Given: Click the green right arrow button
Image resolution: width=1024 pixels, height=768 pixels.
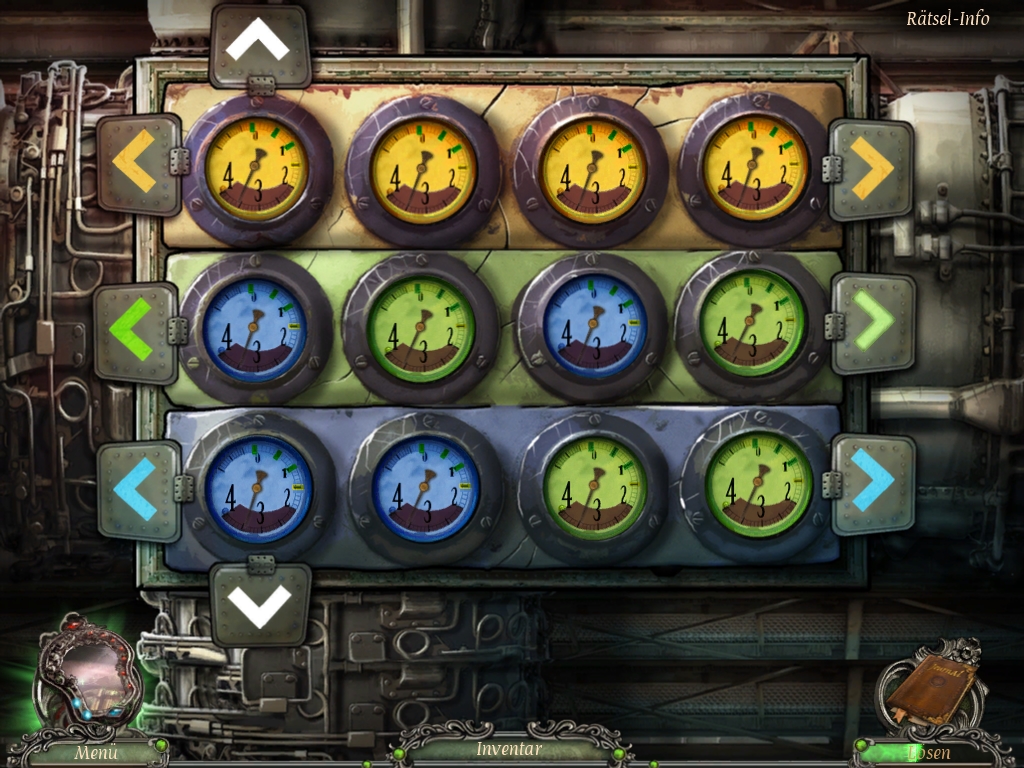Looking at the screenshot, I should (x=873, y=325).
